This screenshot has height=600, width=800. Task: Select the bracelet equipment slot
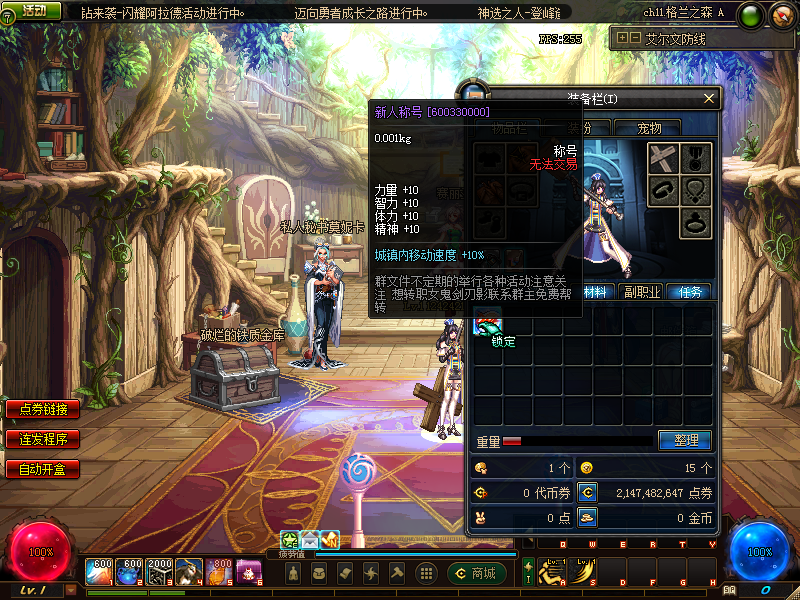click(662, 189)
